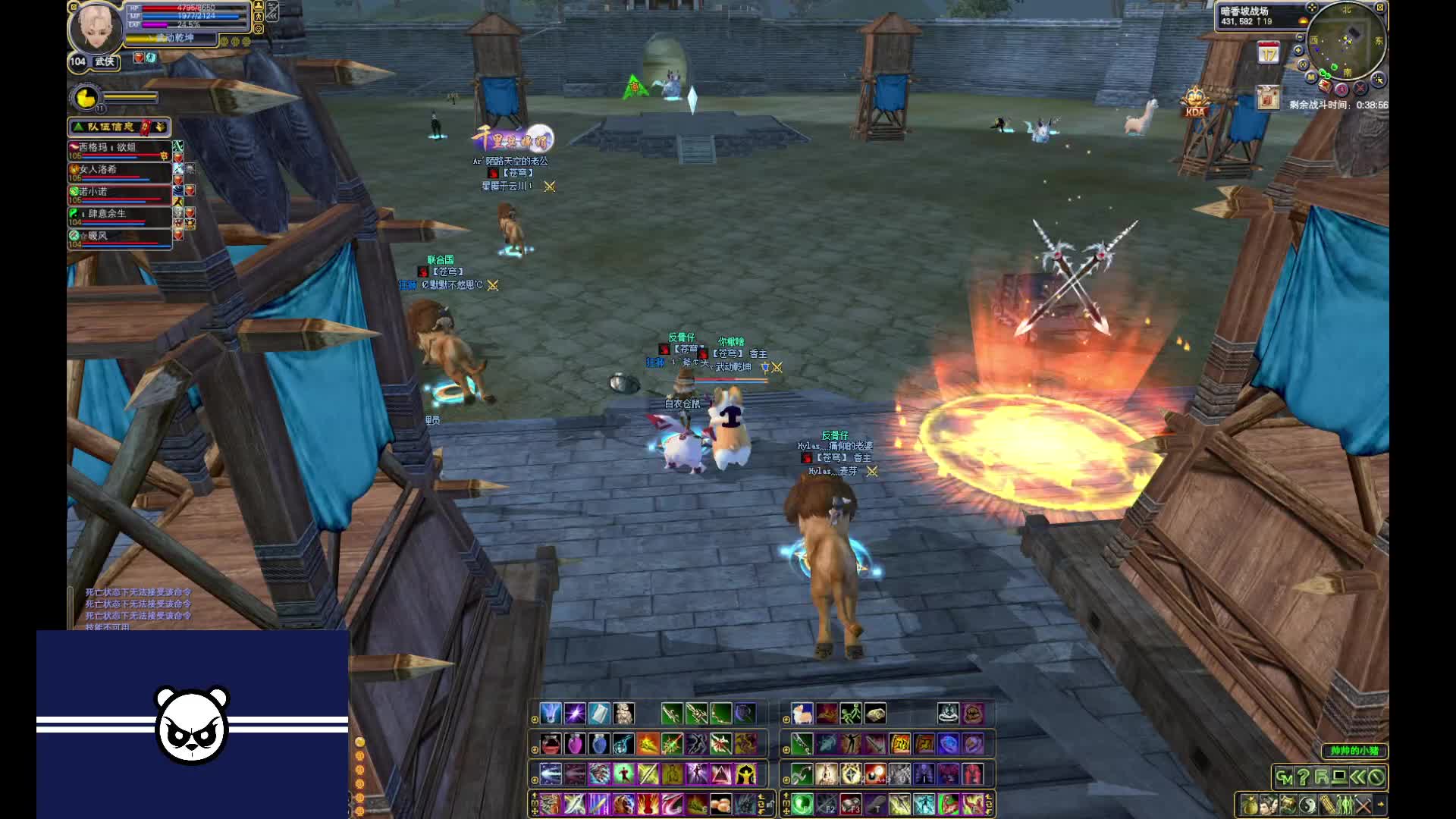Open the gold pouch inventory icon
Viewport: 1456px width, 819px height.
[1250, 805]
